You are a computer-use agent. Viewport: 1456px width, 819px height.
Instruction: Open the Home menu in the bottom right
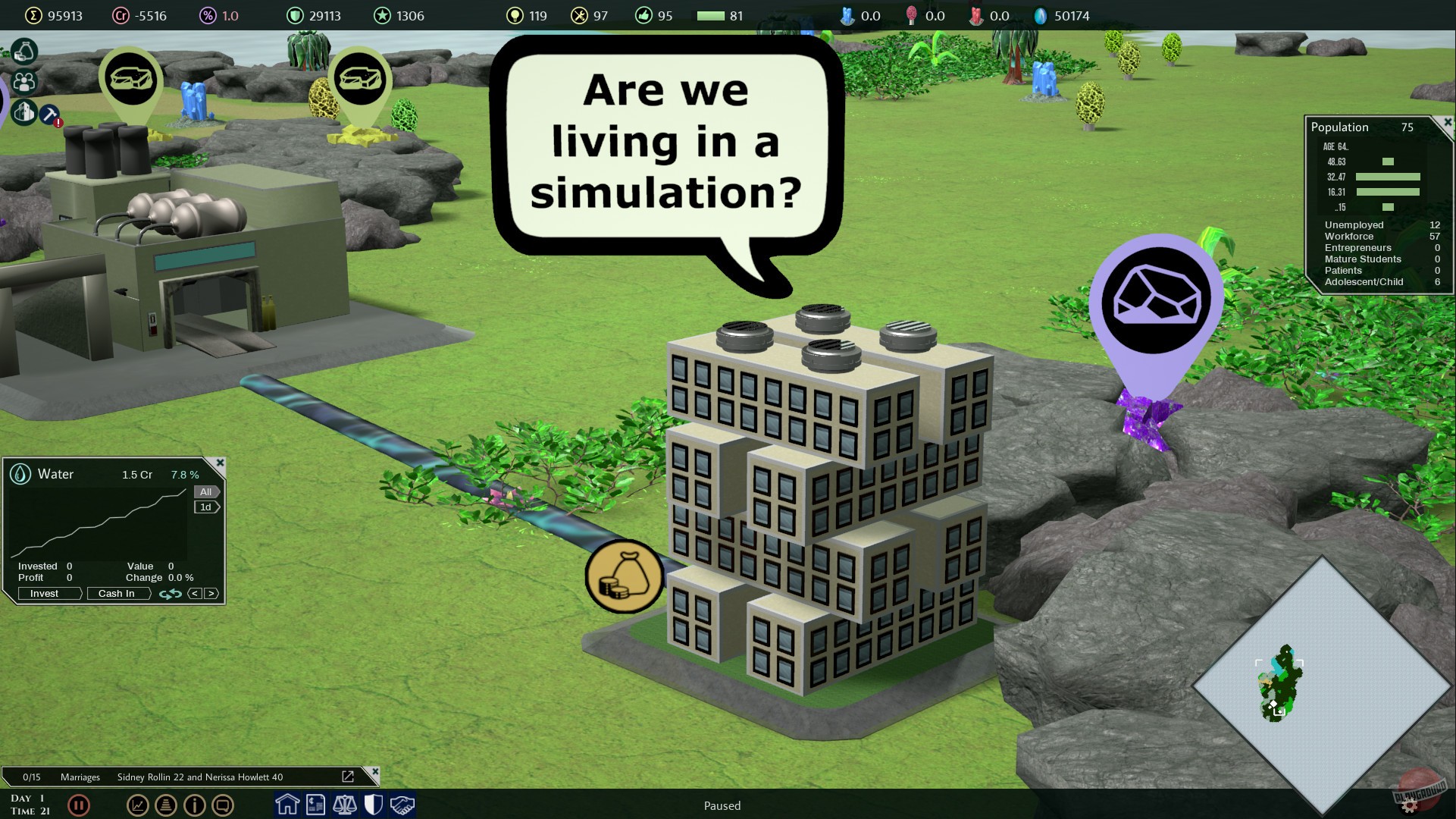point(287,805)
